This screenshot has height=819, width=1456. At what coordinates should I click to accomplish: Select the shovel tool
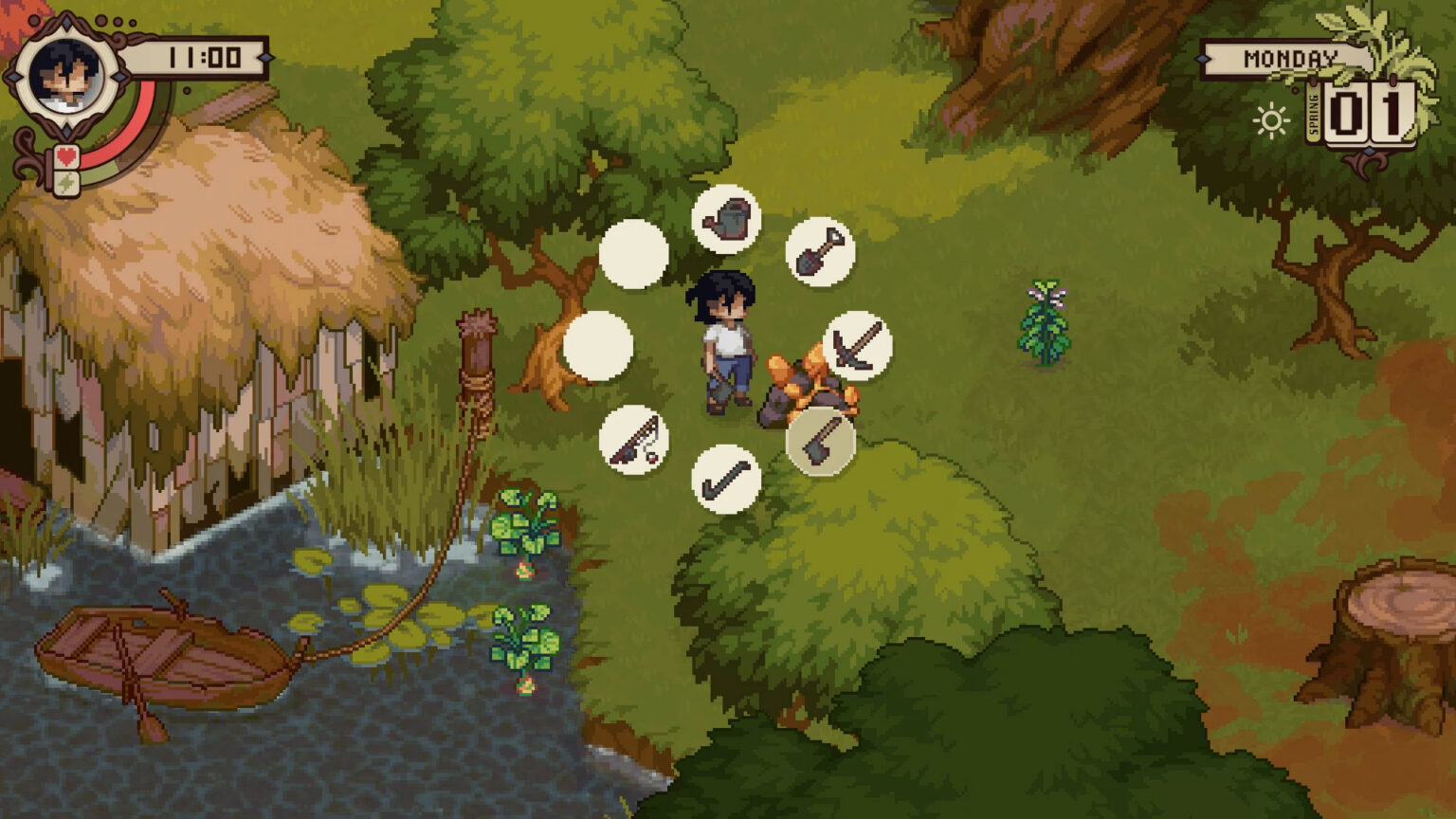[821, 250]
